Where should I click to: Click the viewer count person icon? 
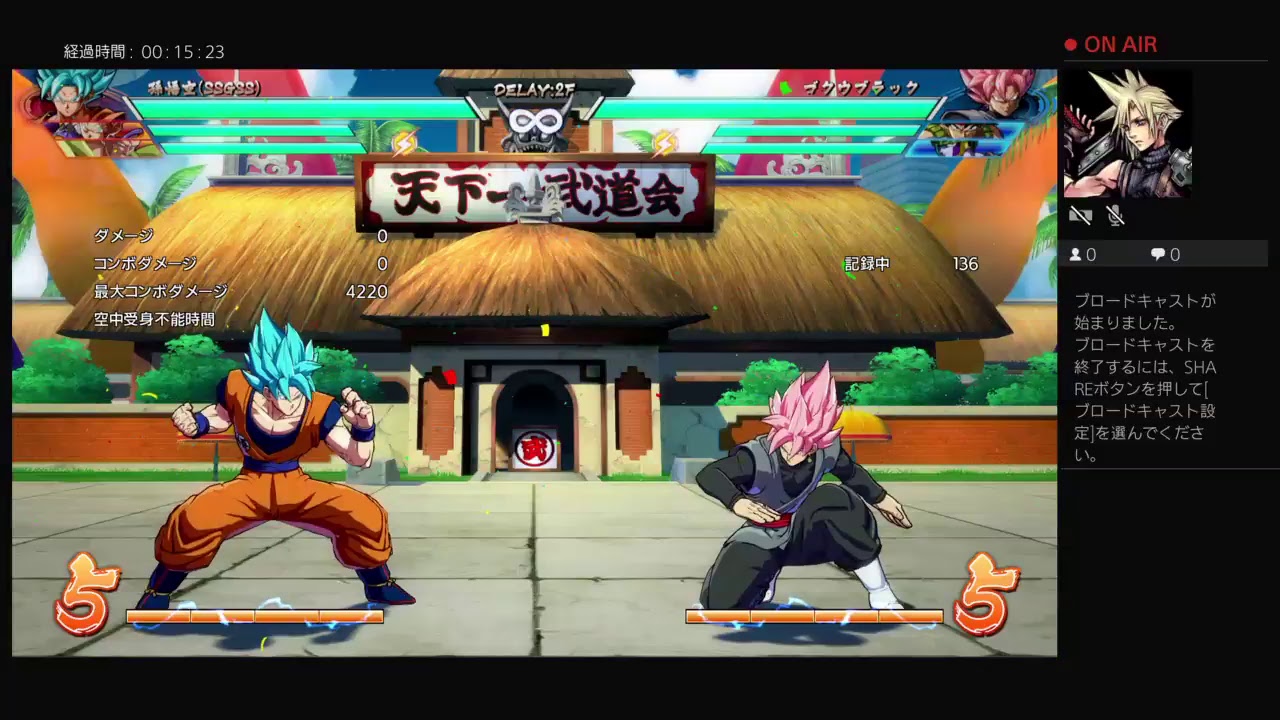click(x=1075, y=255)
